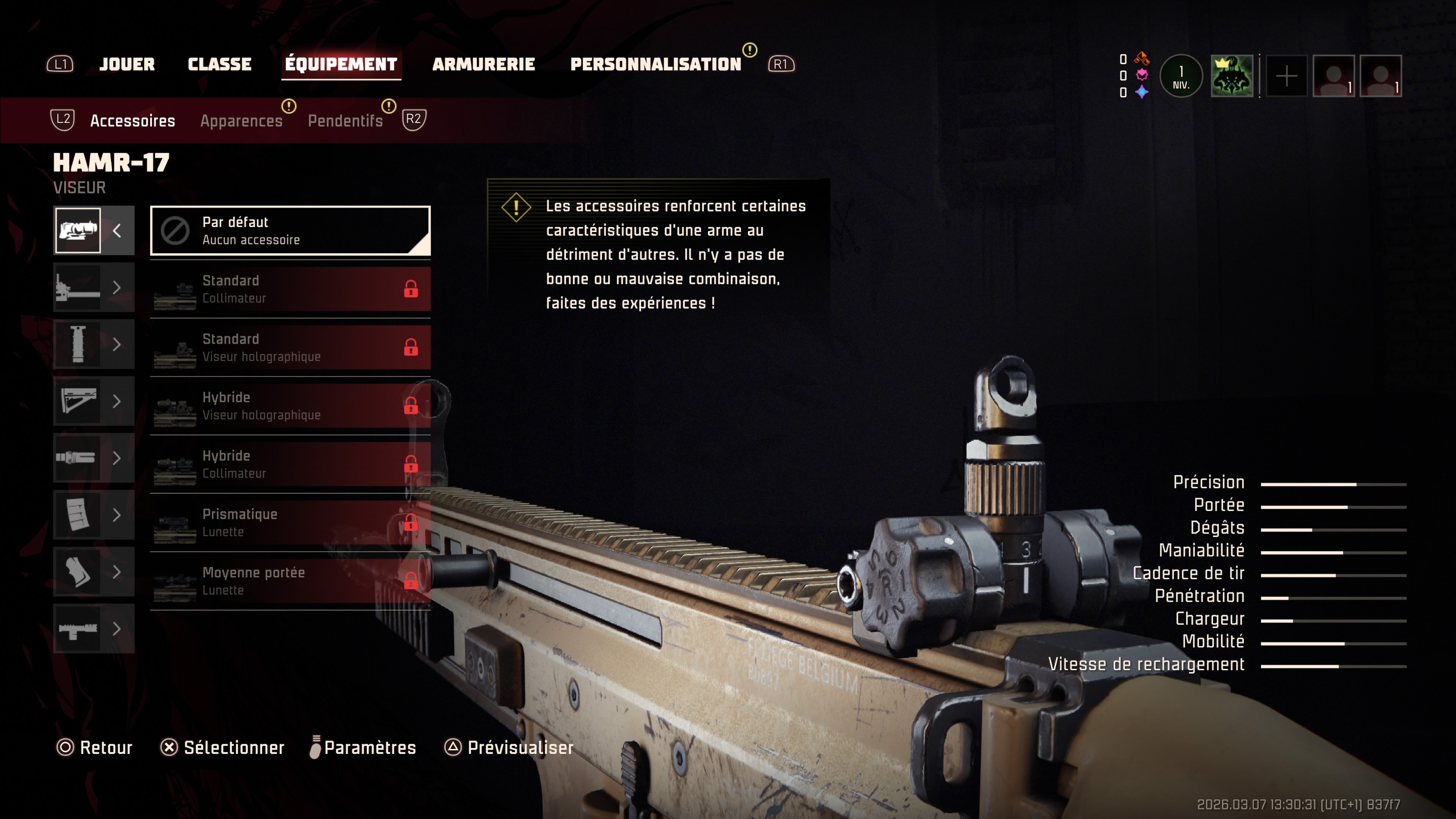Go to the ARMURERIE tab

click(483, 64)
